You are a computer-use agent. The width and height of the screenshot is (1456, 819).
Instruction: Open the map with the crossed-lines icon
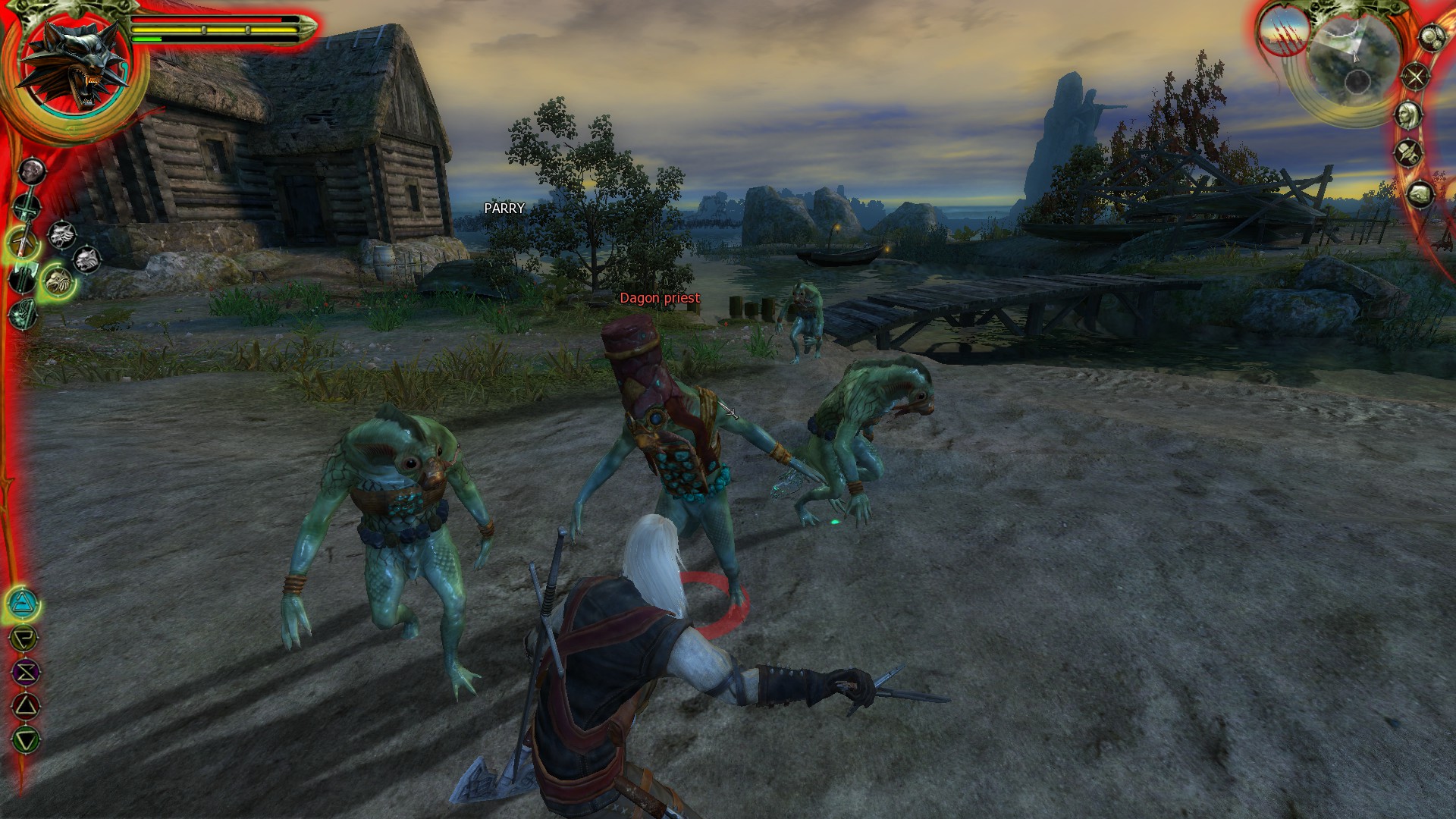[1415, 76]
